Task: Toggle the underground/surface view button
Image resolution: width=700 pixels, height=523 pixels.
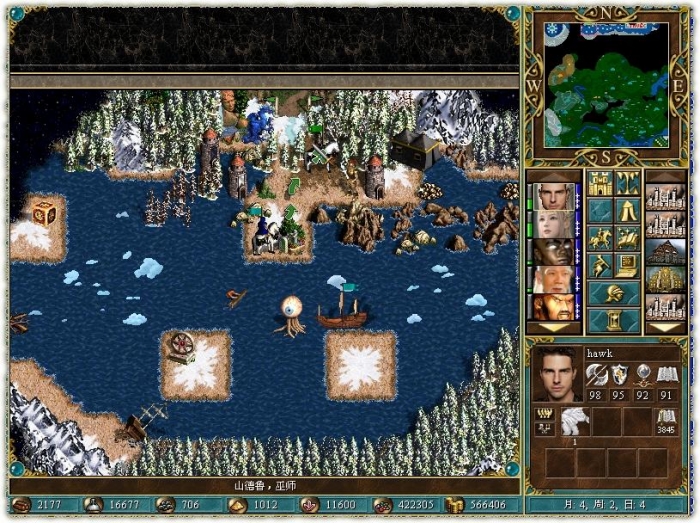Action: coord(628,183)
